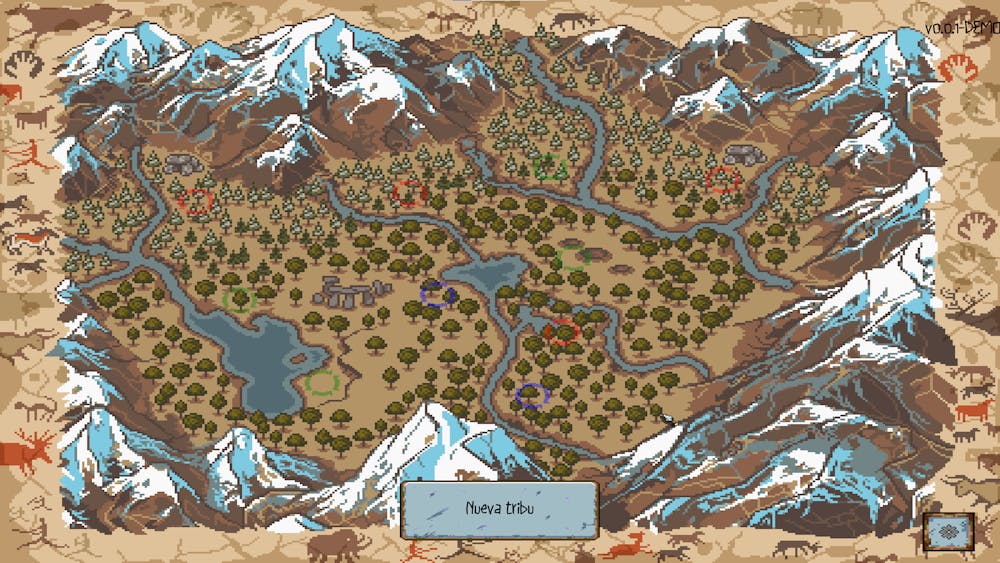Select the green circle in the pine forest
This screenshot has width=1000, height=563.
[549, 167]
